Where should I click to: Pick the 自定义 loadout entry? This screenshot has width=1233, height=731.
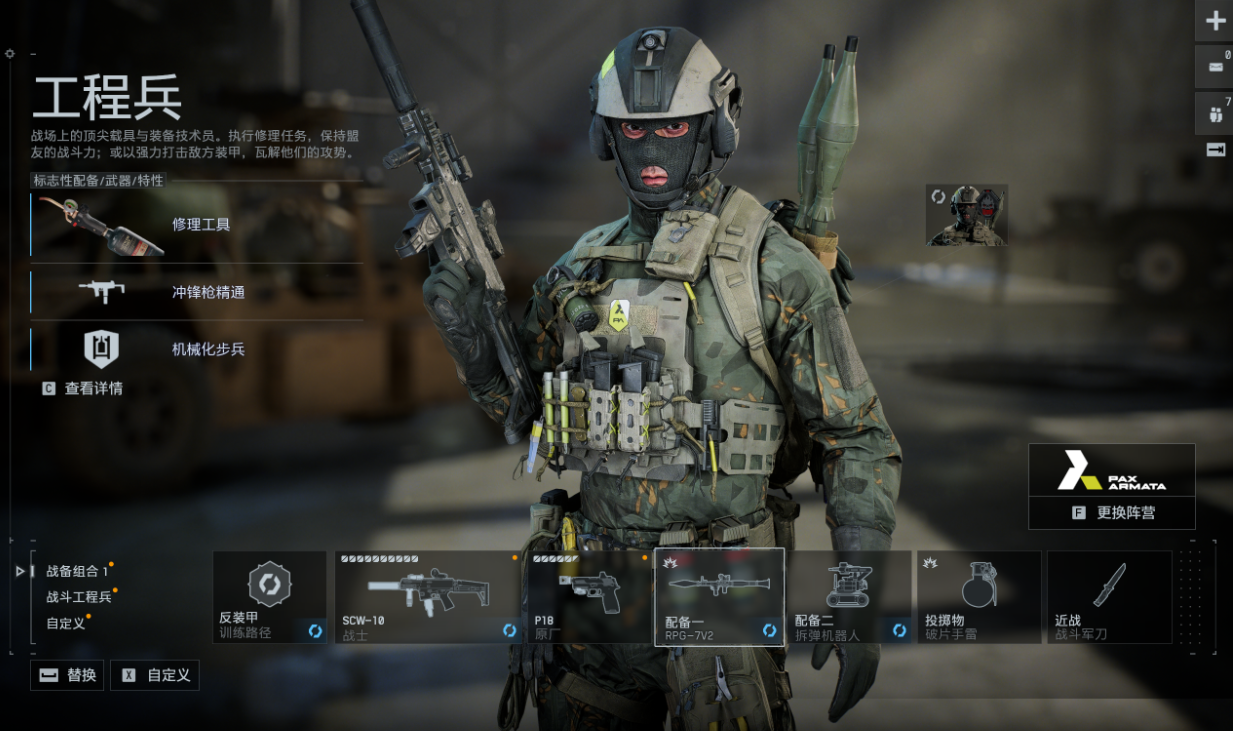pos(67,622)
